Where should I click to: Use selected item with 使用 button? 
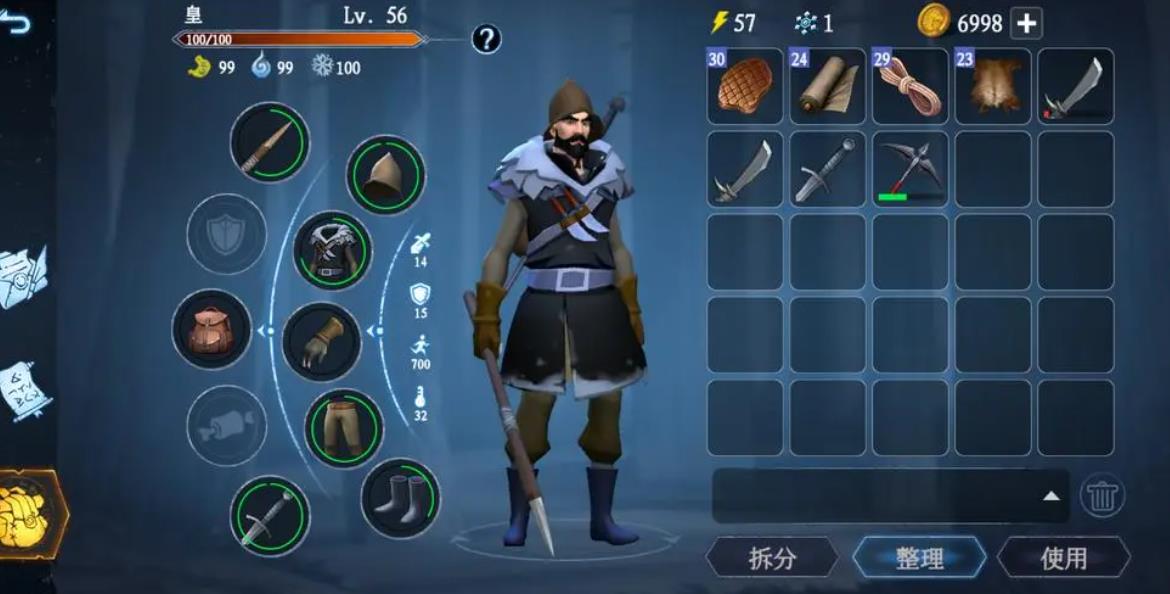[x=1063, y=558]
